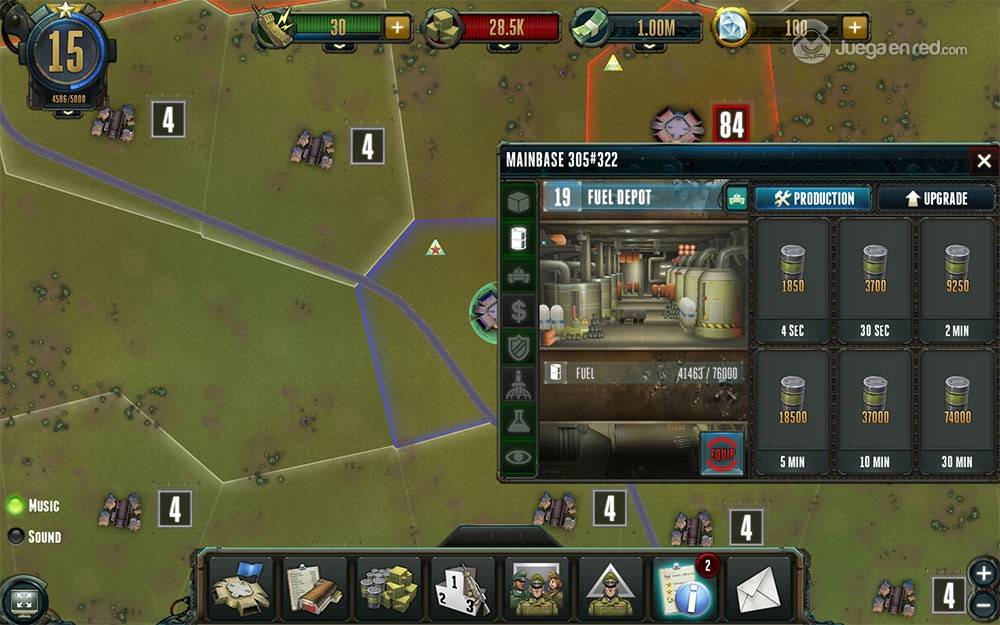Produce 1850 fuel in 4 sec
This screenshot has height=625, width=1000.
(x=792, y=279)
